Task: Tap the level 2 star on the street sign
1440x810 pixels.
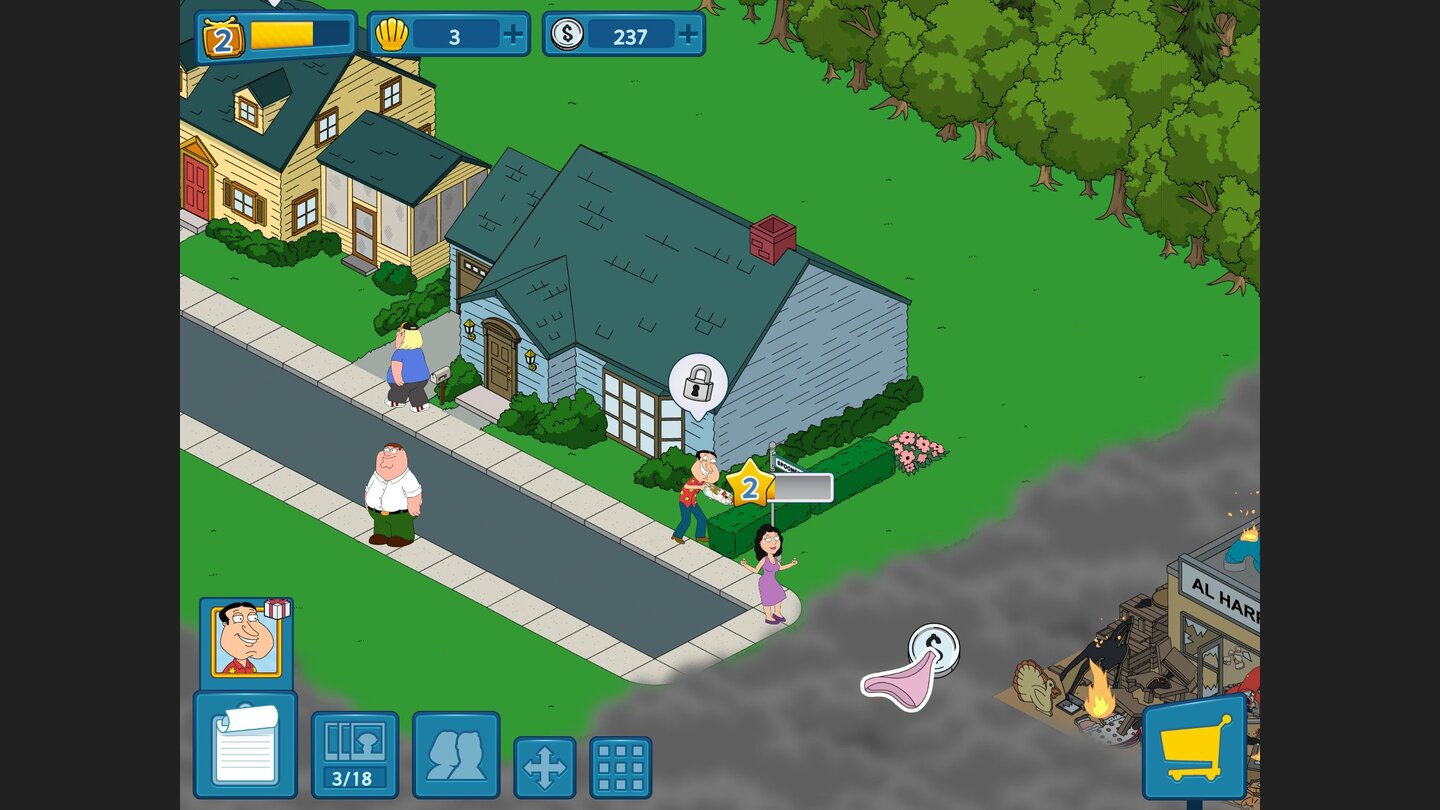Action: (x=751, y=487)
